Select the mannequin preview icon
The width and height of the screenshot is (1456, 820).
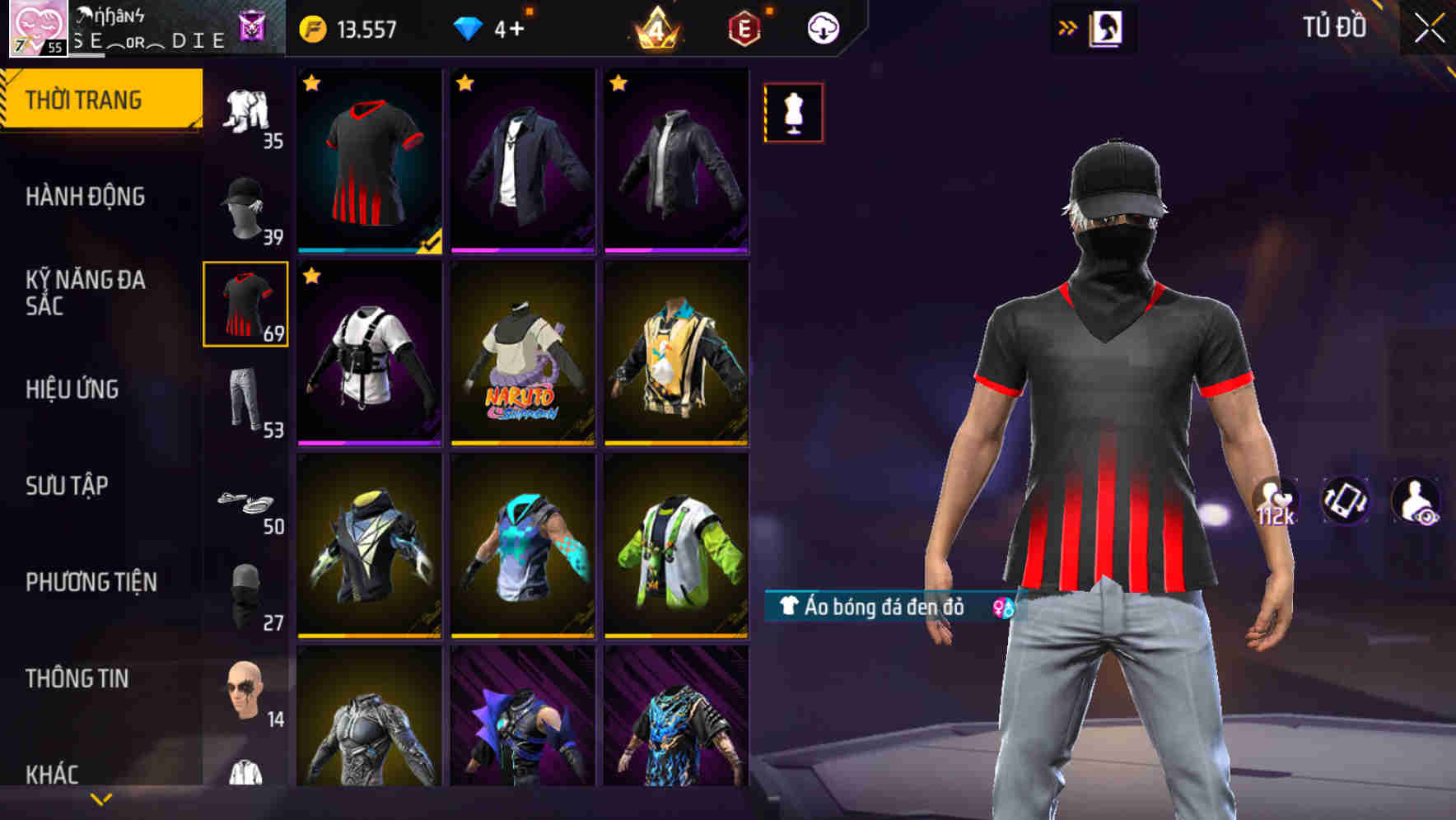click(x=793, y=113)
